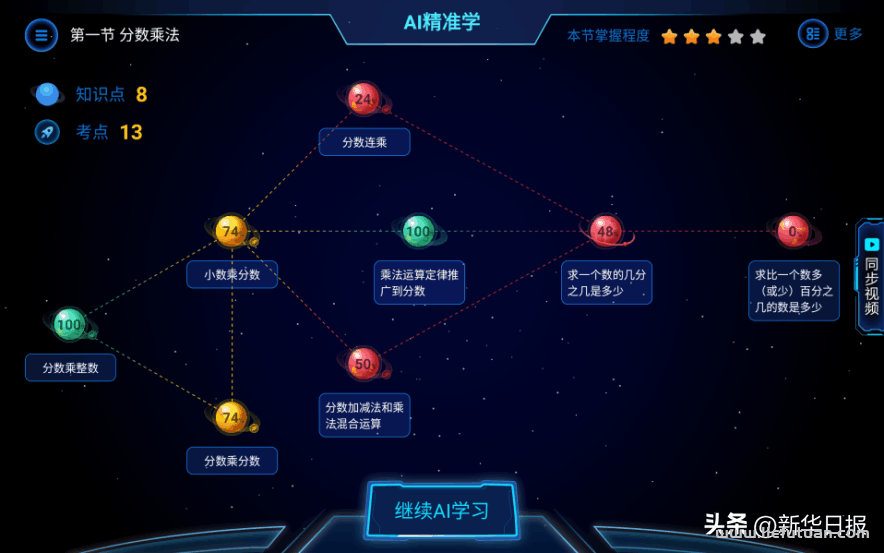Open the hamburger menu icon

coord(41,35)
